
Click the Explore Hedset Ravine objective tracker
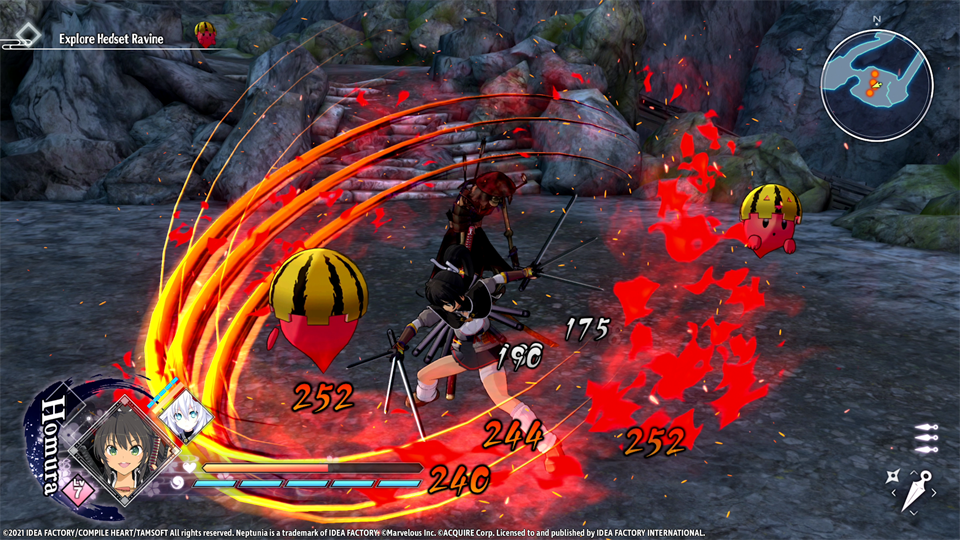click(x=110, y=38)
